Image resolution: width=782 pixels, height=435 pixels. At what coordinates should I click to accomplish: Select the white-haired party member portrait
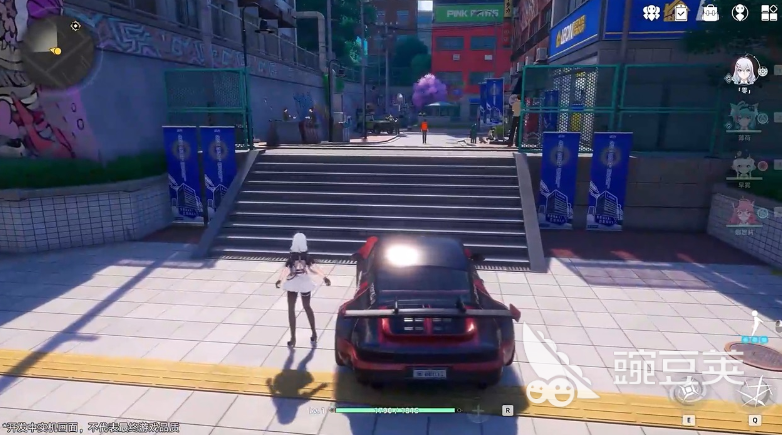(744, 70)
